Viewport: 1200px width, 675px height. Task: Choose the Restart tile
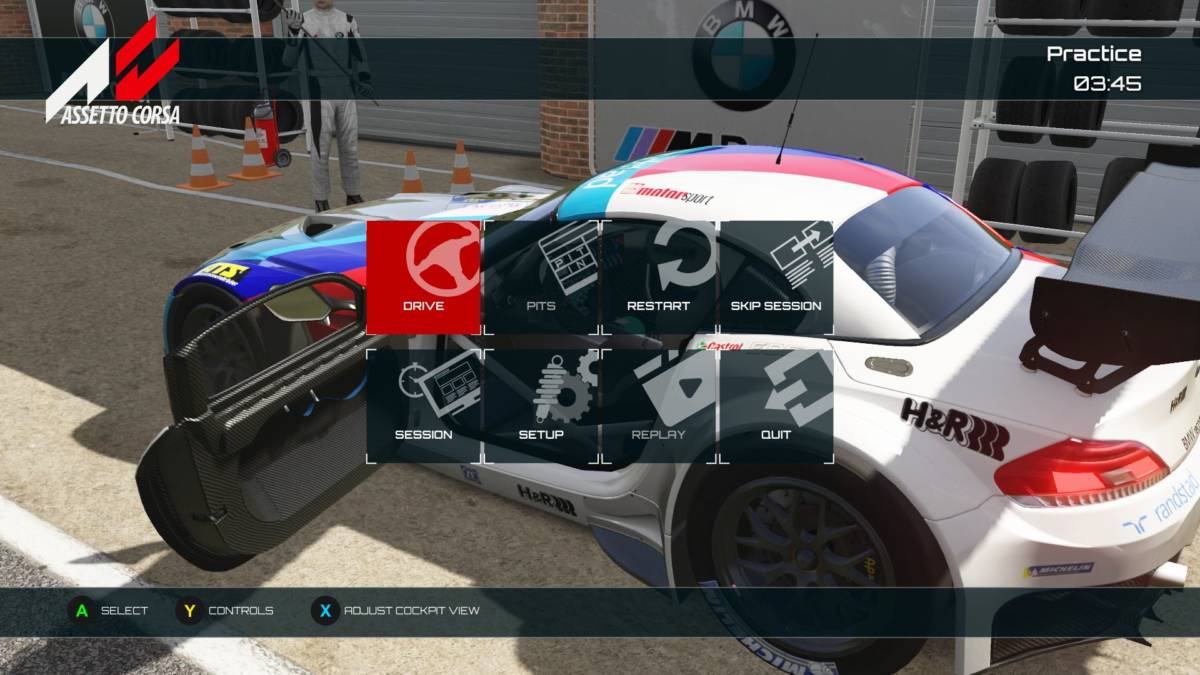pyautogui.click(x=658, y=277)
